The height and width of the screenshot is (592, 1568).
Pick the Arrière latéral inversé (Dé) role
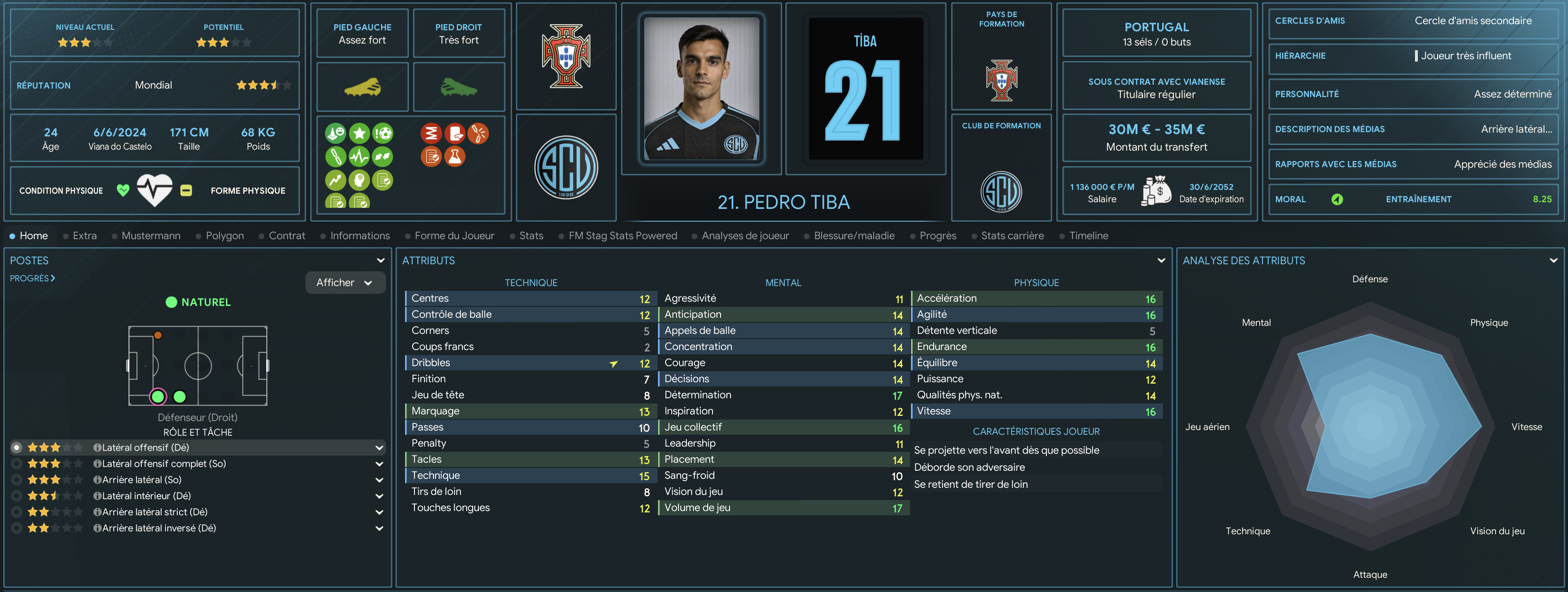(x=159, y=528)
